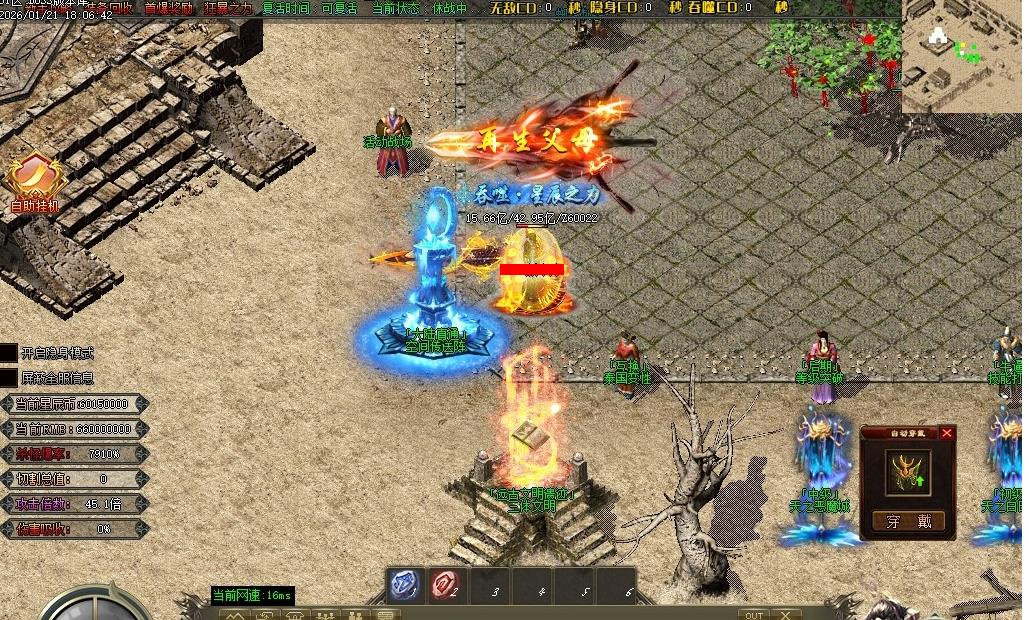The width and height of the screenshot is (1029, 620).
Task: Open the 狂暴之力 berserk power menu
Action: coord(228,8)
